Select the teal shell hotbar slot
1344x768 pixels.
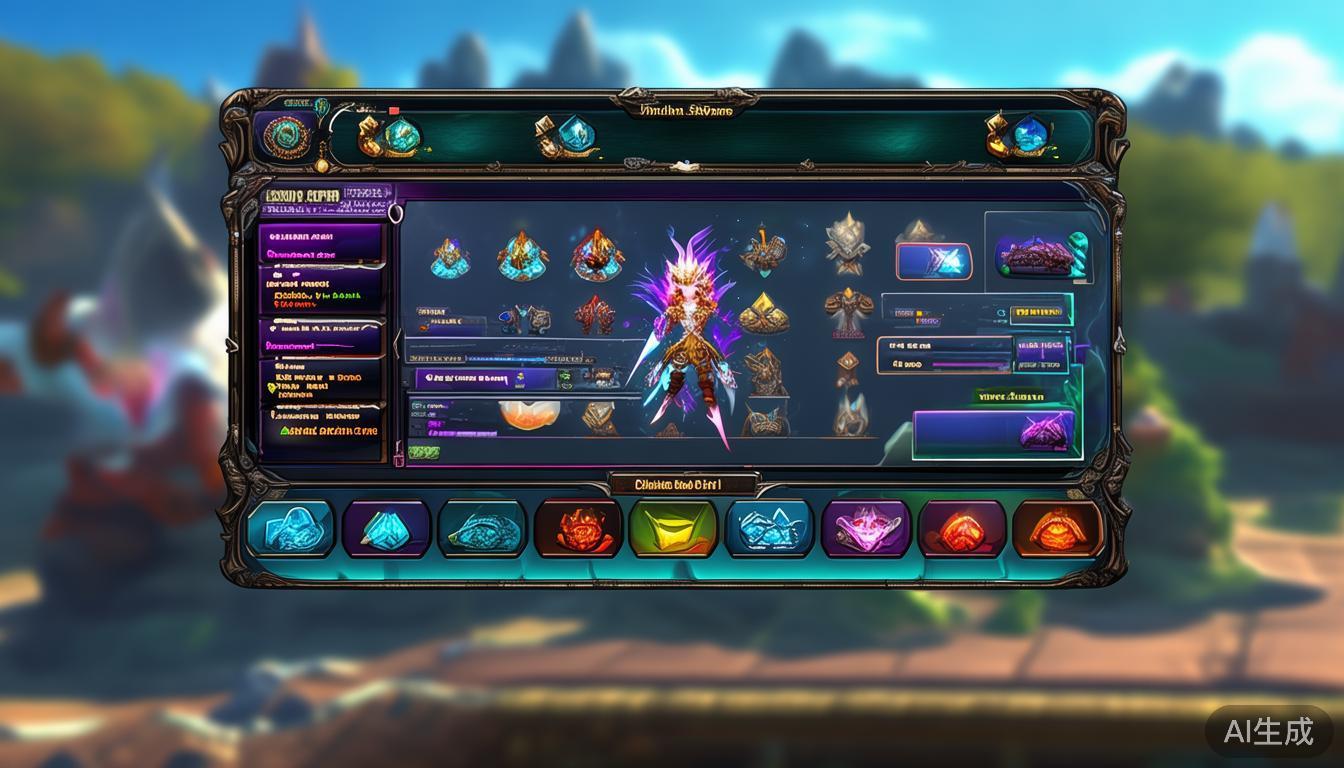tap(482, 528)
